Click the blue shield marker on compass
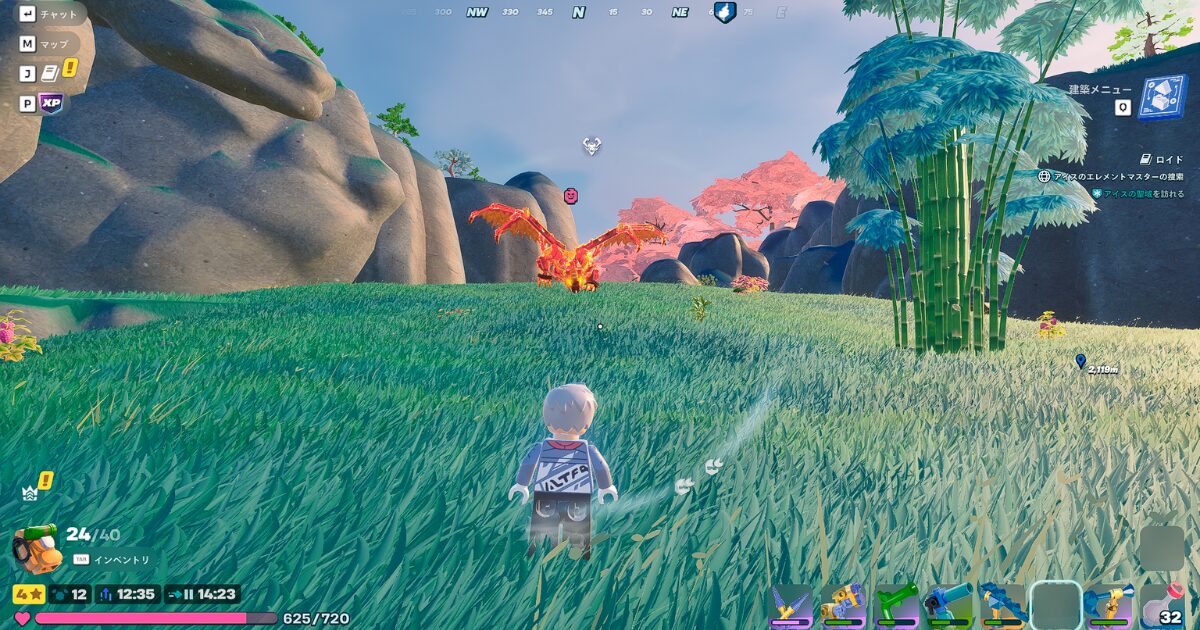The width and height of the screenshot is (1200, 630). 725,13
